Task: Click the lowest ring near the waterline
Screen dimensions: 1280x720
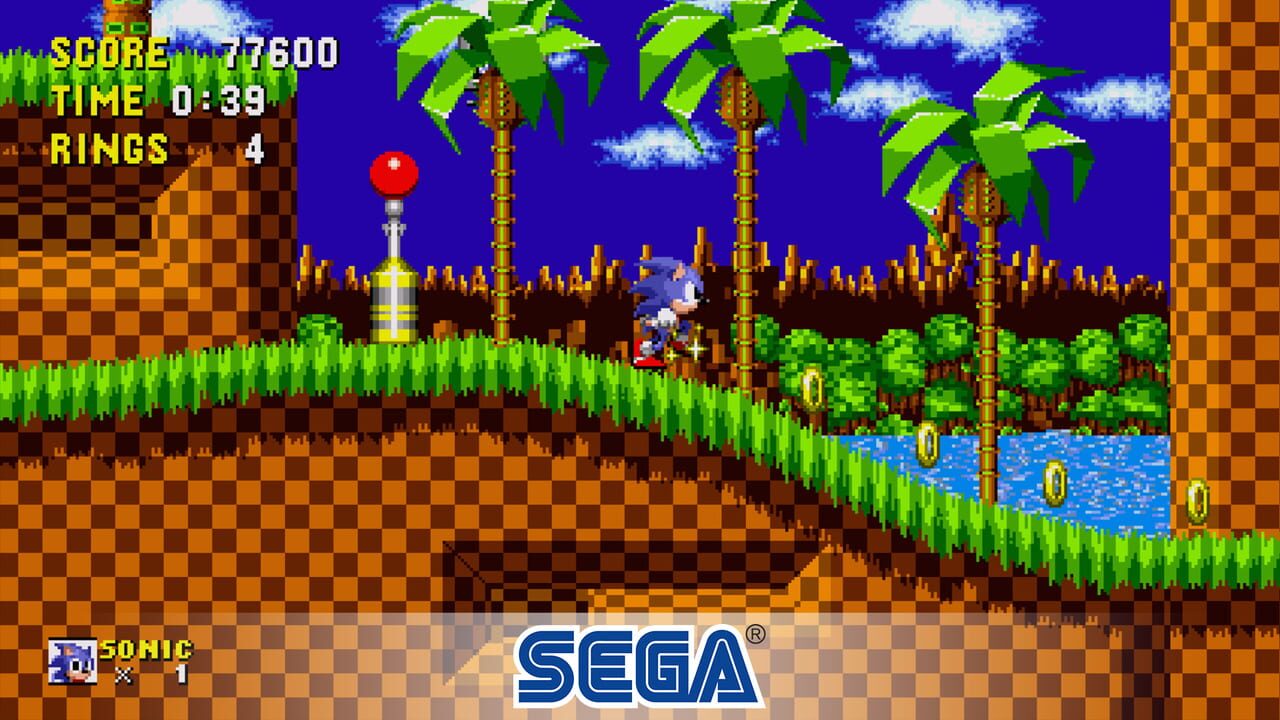Action: [1055, 484]
